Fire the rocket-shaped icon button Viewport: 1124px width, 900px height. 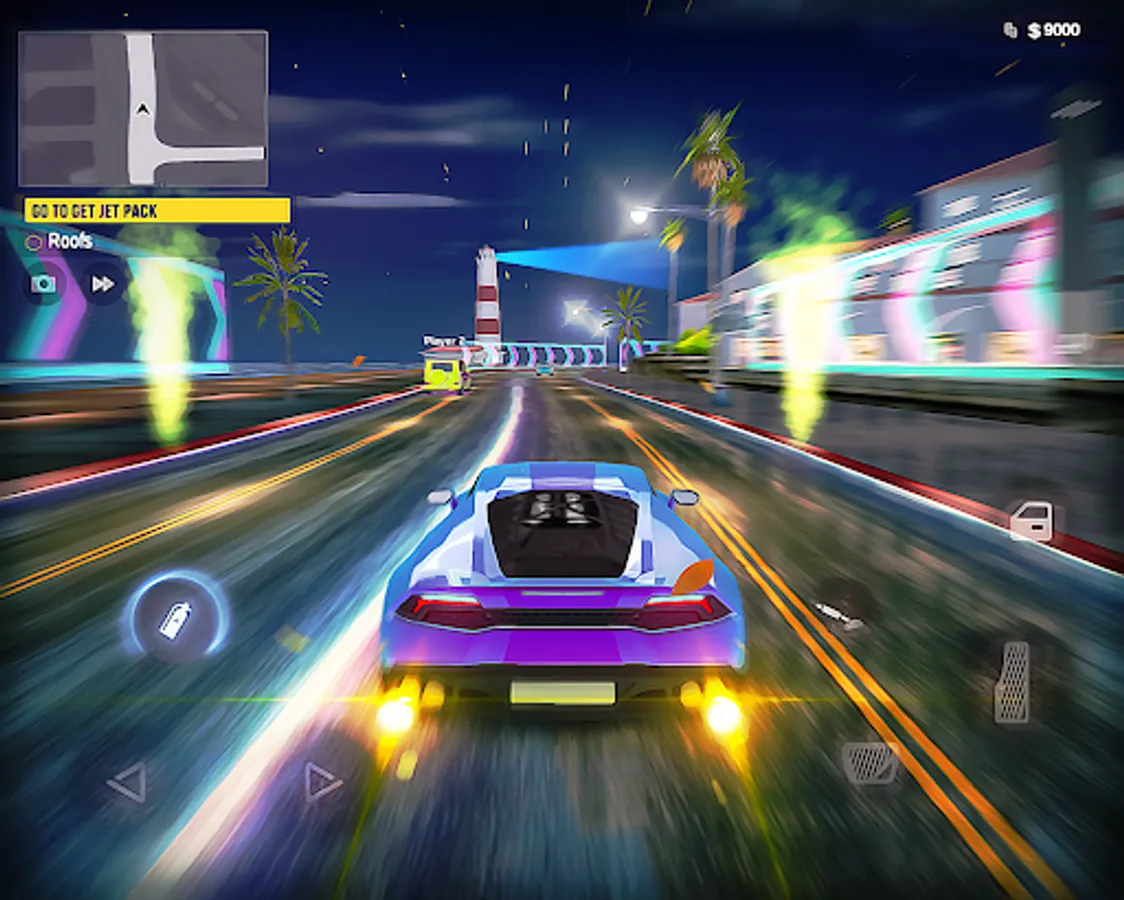tap(838, 614)
